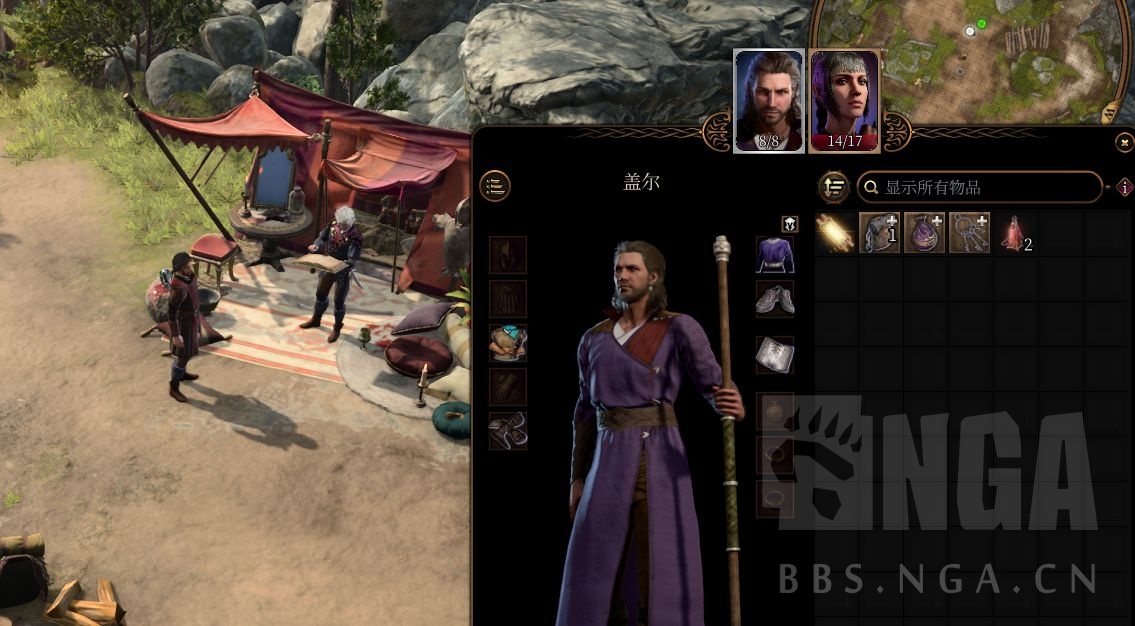The height and width of the screenshot is (626, 1135).
Task: Select Shadowheart's portrait showing 14/17
Action: (x=844, y=100)
